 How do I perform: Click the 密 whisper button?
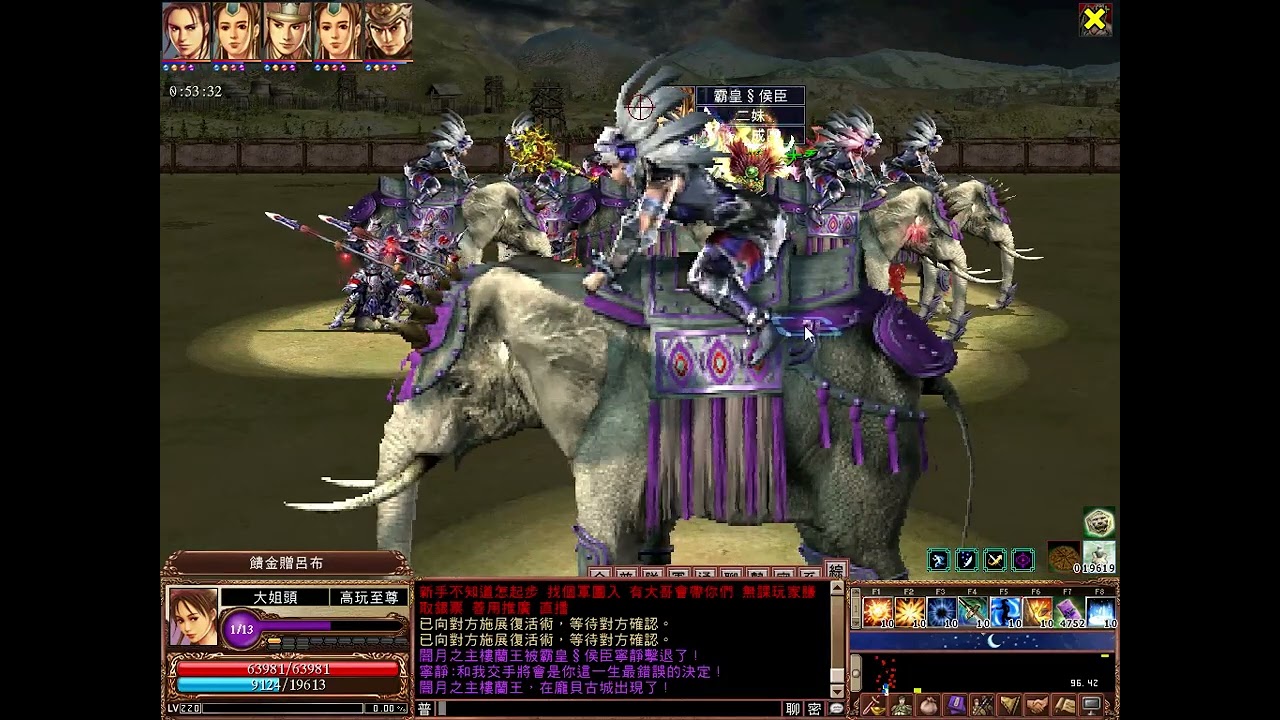tap(815, 709)
